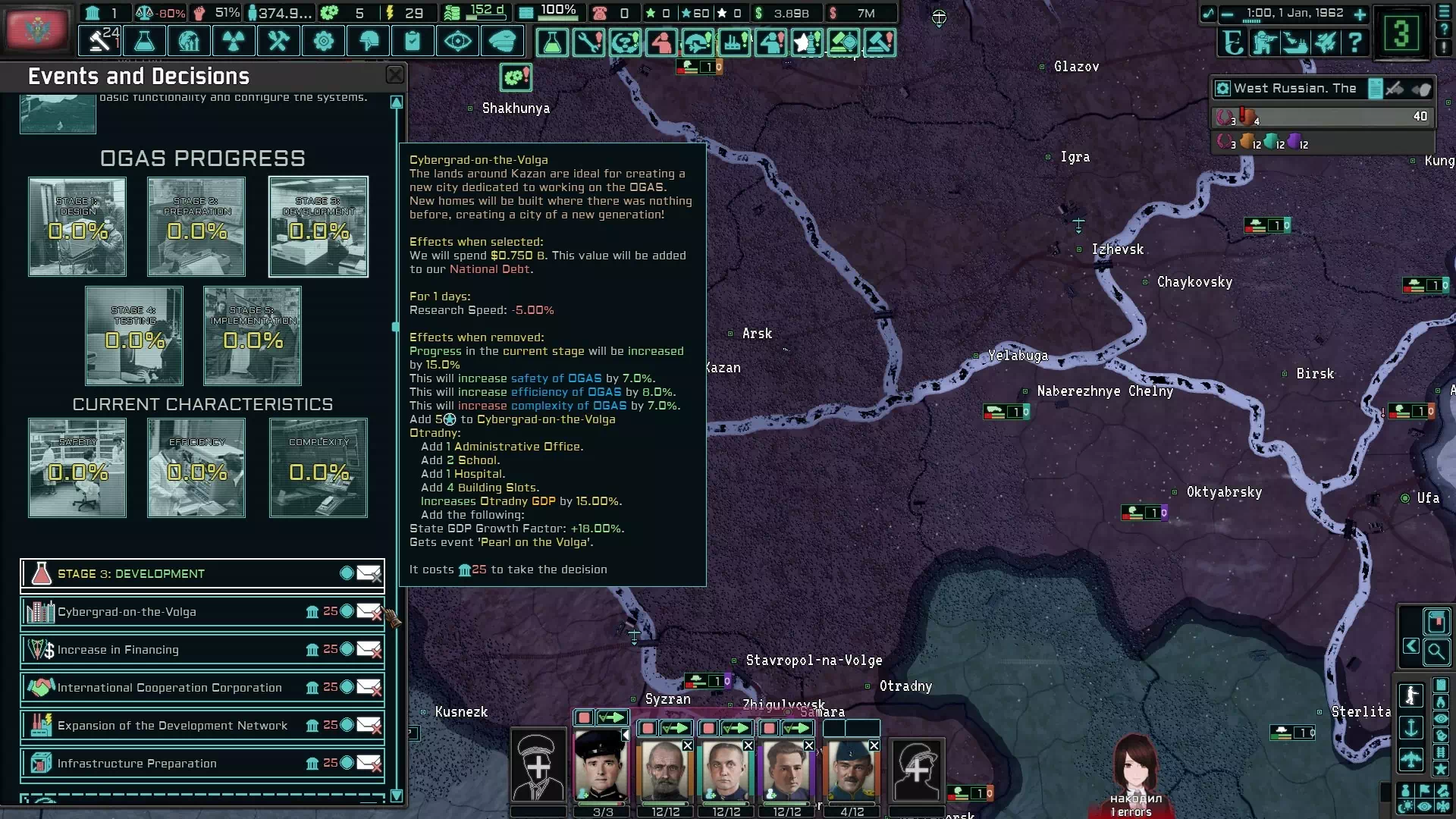Select the Stage 5: Implementation tile
The image size is (1456, 819).
[253, 336]
